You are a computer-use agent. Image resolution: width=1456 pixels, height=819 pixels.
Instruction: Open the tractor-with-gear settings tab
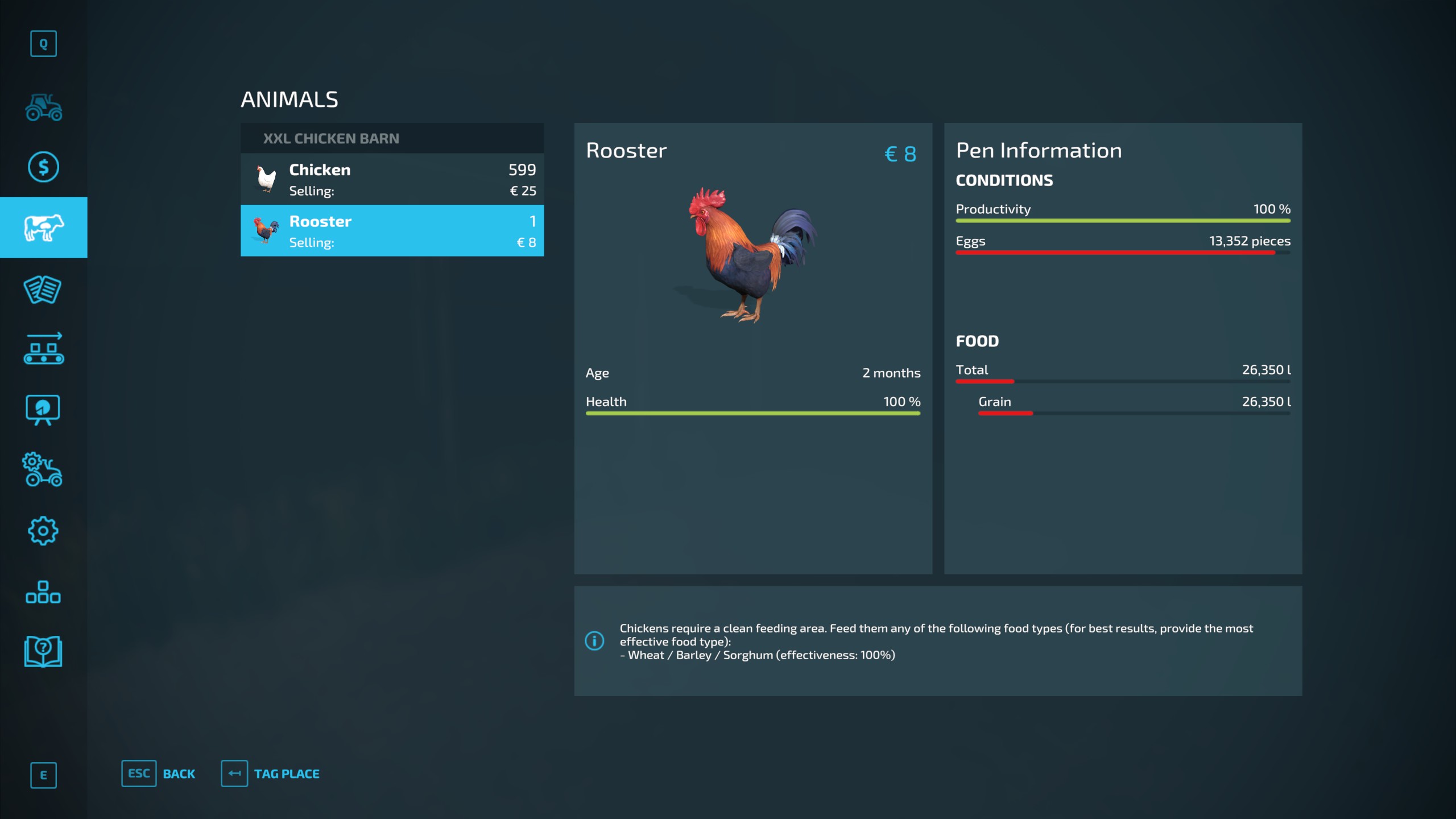pos(43,470)
